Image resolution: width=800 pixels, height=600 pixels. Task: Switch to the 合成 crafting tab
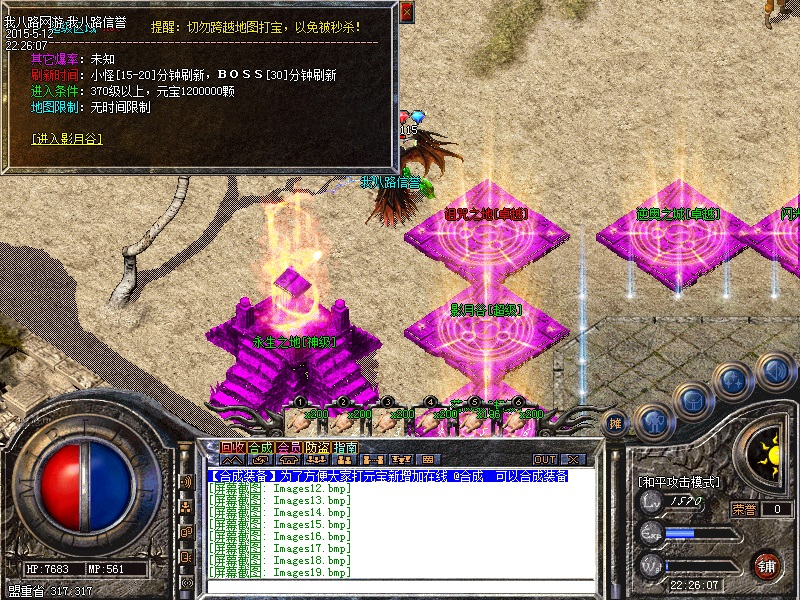click(x=260, y=447)
